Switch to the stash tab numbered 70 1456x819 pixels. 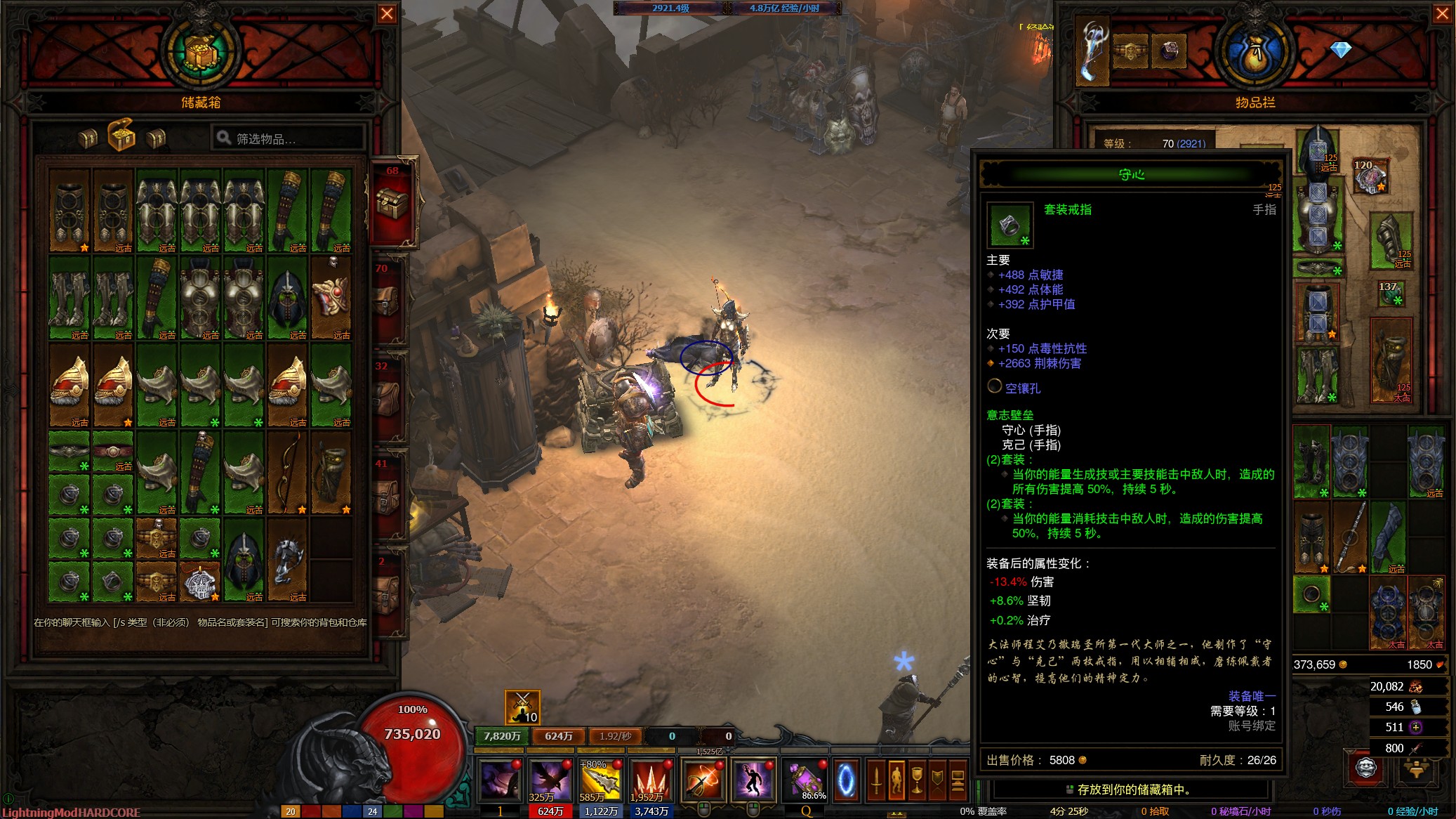coord(388,302)
